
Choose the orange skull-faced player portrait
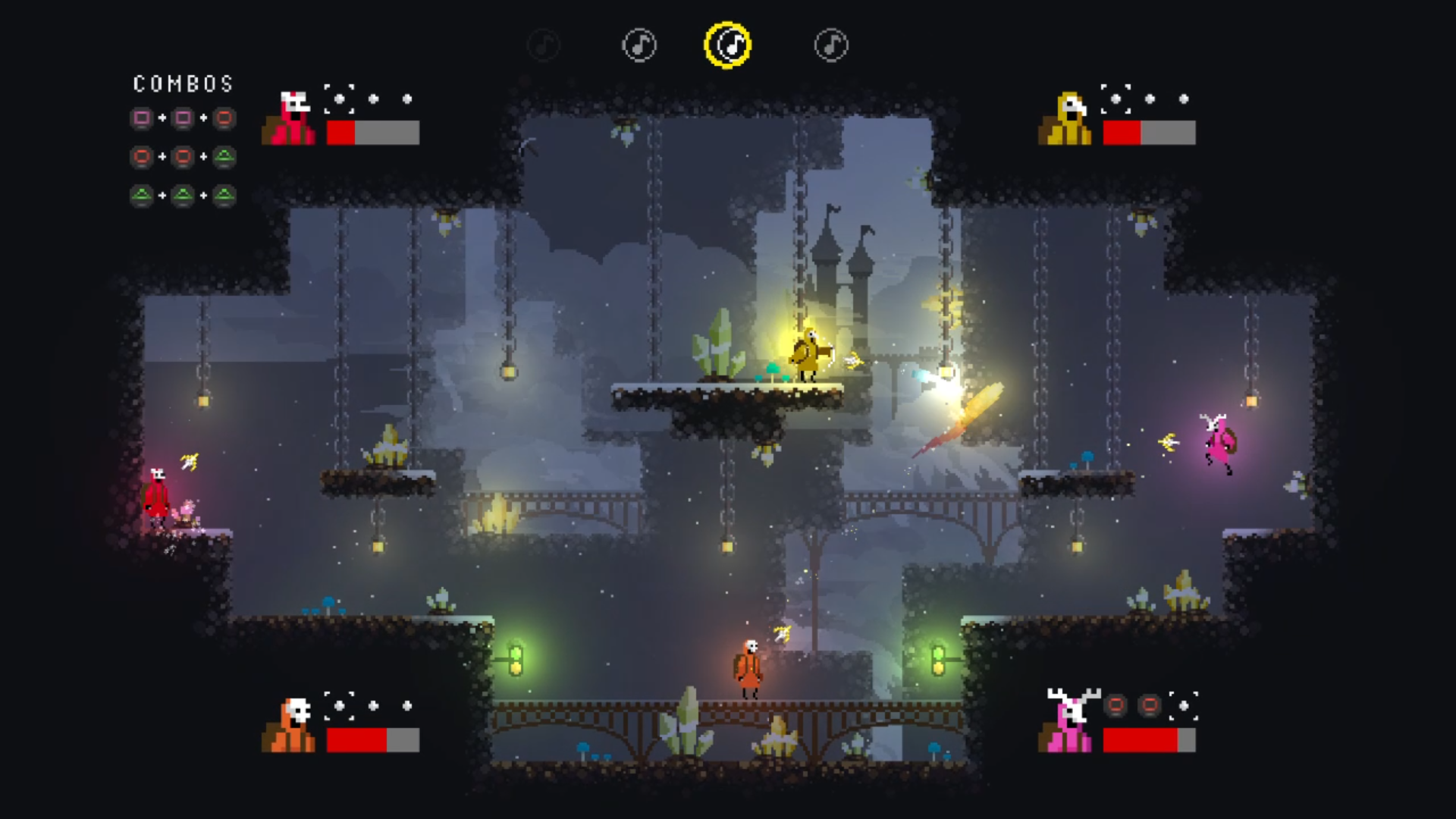pyautogui.click(x=289, y=725)
